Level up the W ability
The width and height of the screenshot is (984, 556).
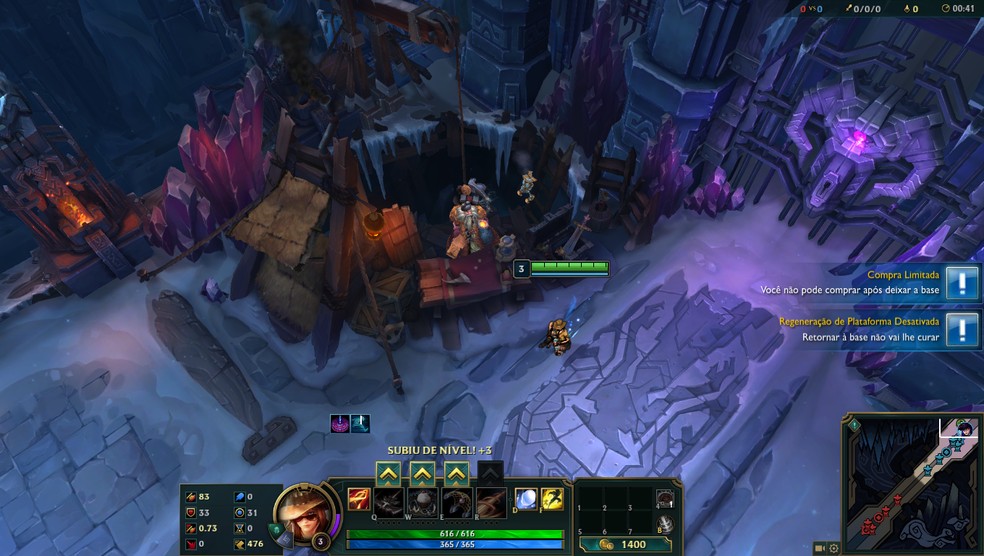422,473
